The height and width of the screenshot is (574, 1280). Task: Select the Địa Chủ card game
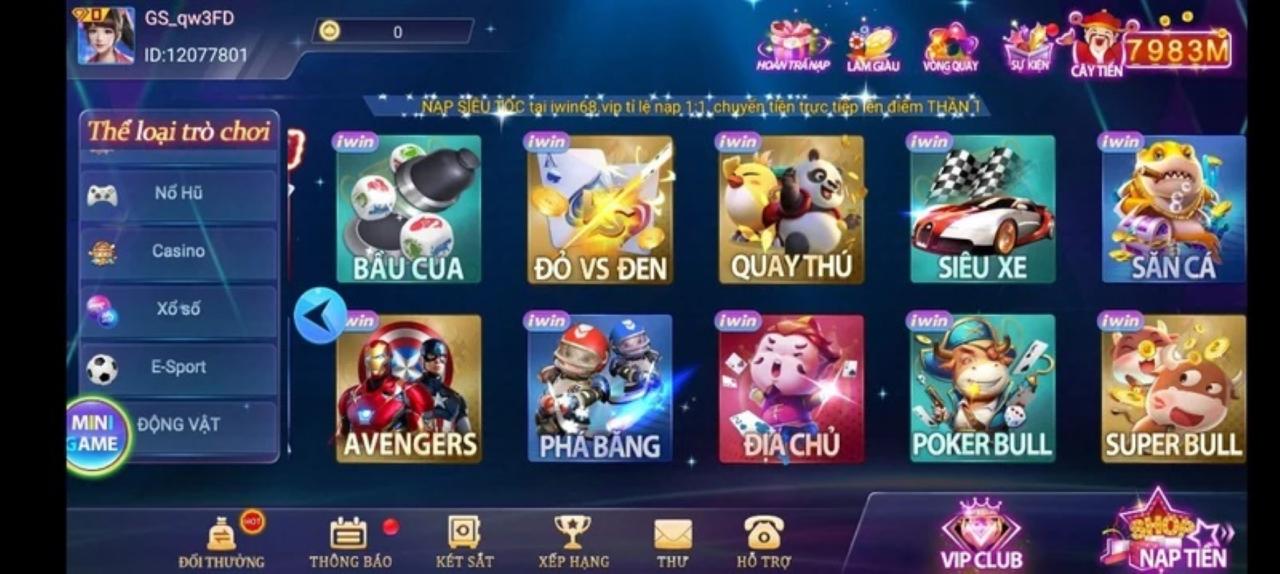(791, 390)
